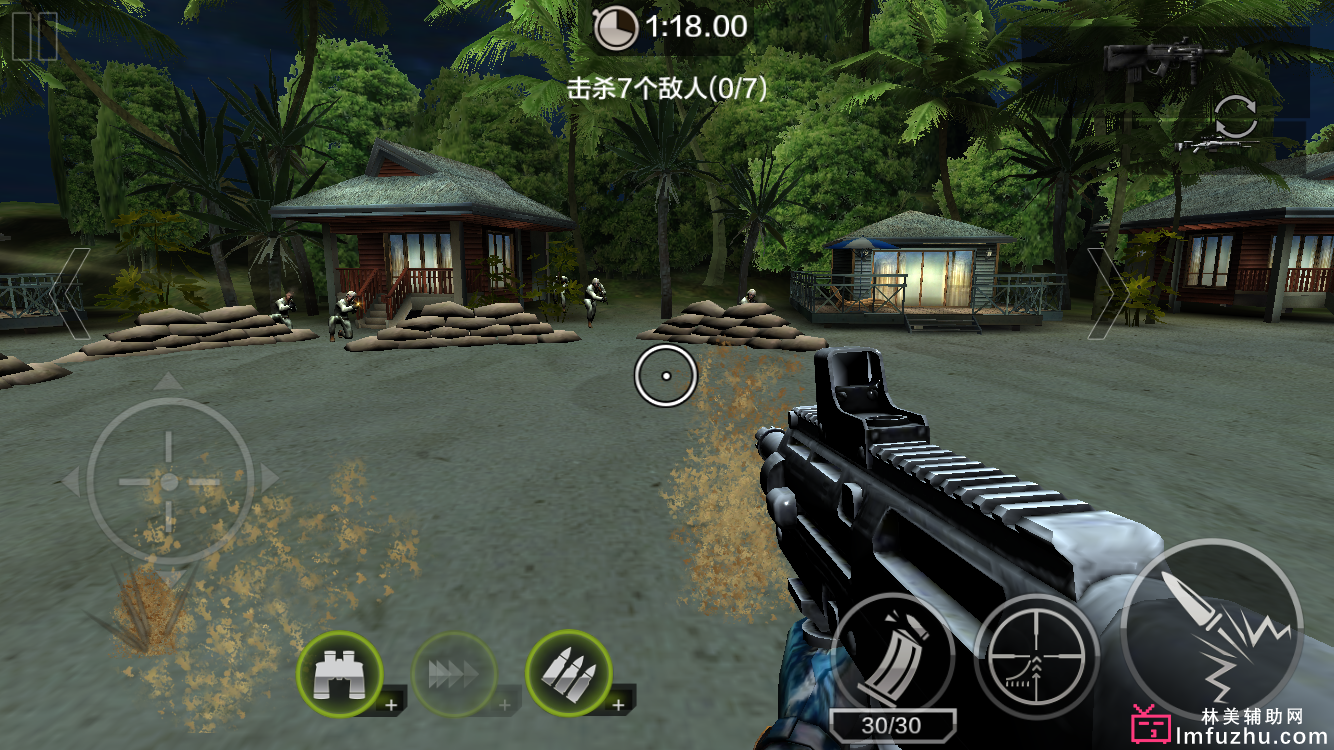Use the binoculars power-up
Viewport: 1334px width, 750px height.
tap(341, 672)
